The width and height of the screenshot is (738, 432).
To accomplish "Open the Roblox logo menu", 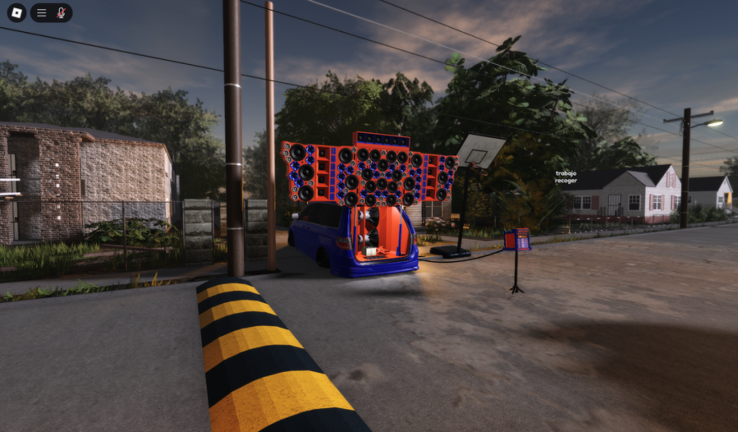I will click(16, 13).
